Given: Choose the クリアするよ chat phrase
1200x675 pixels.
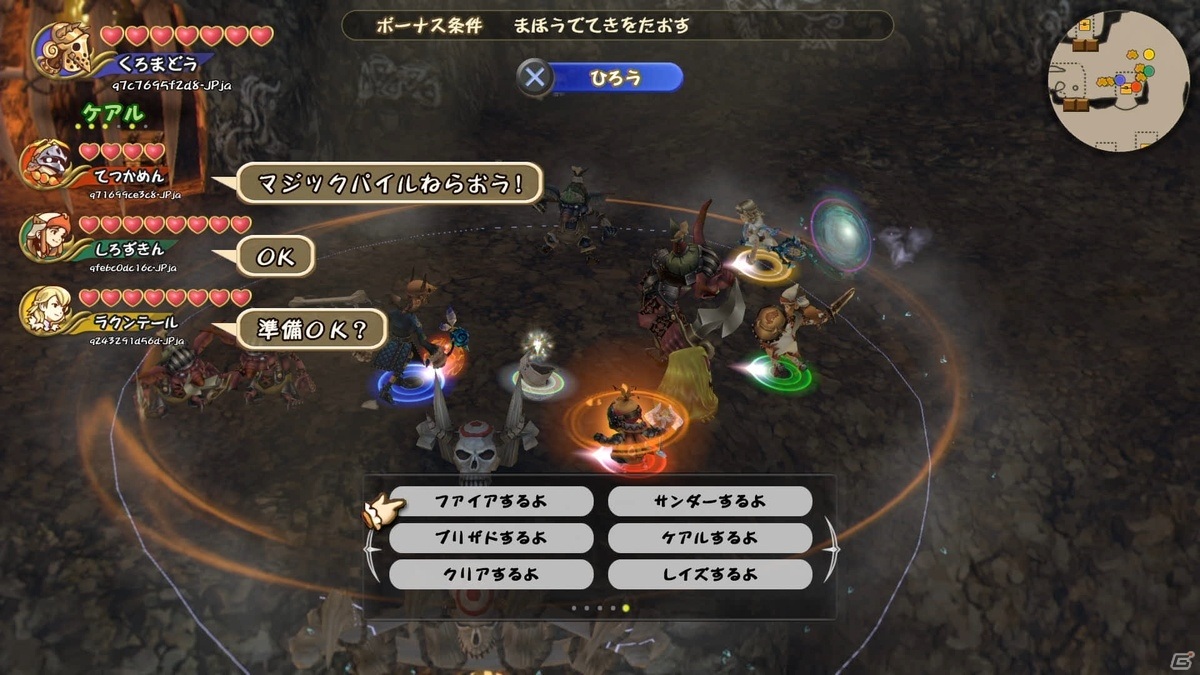Looking at the screenshot, I should (x=490, y=574).
